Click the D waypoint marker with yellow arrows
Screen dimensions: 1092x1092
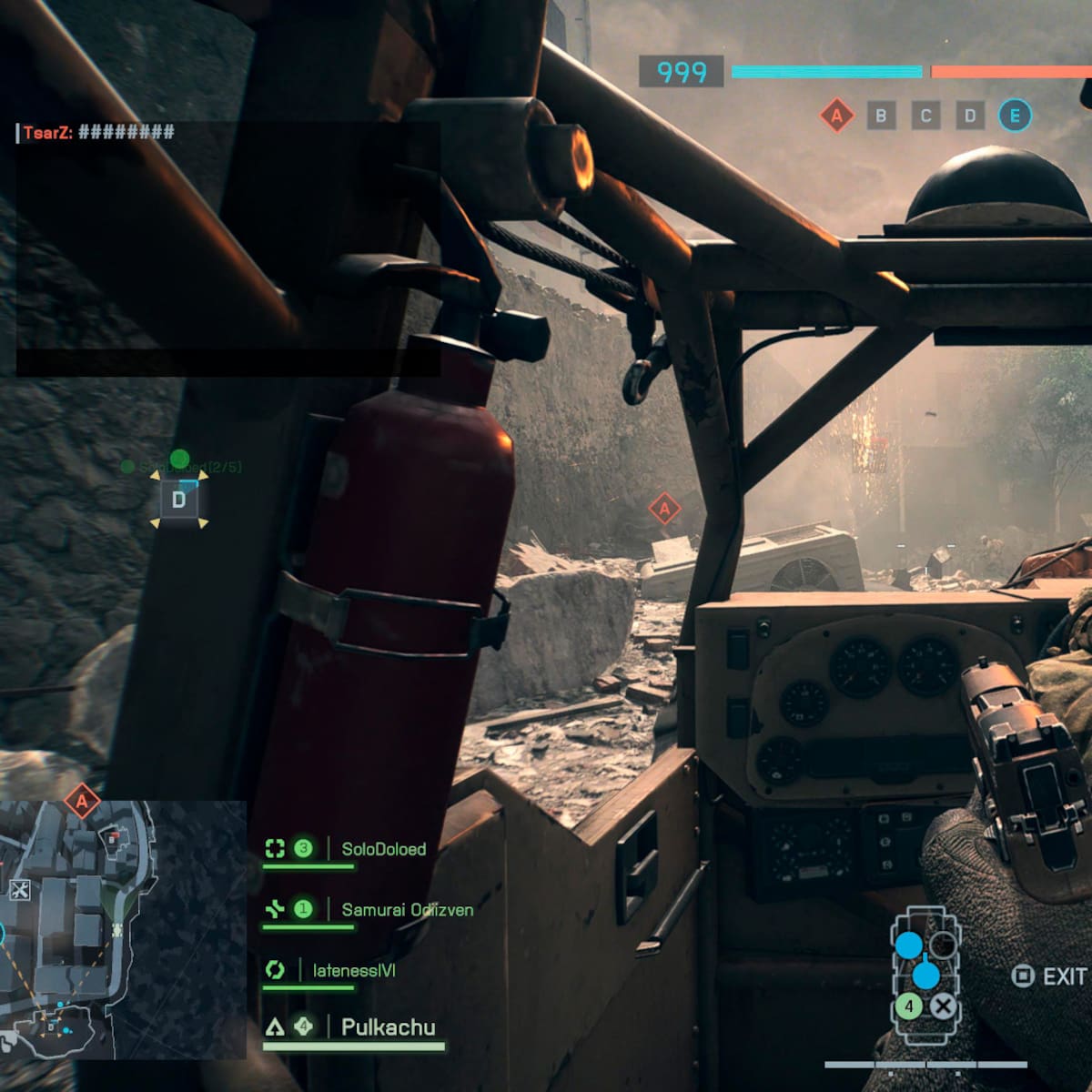tap(178, 500)
